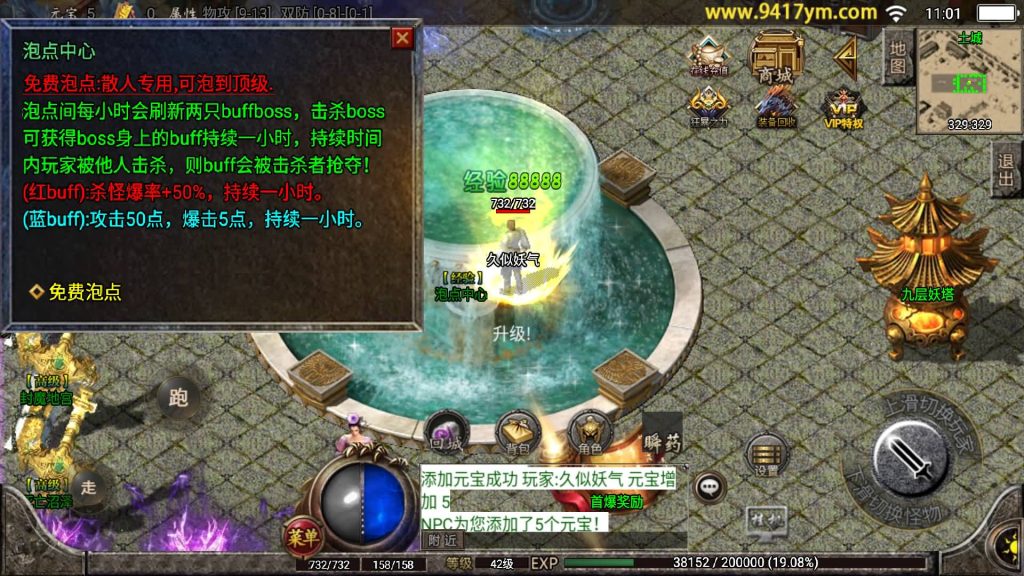The width and height of the screenshot is (1024, 576).
Task: Switch movement to 走 walk mode
Action: pos(89,487)
